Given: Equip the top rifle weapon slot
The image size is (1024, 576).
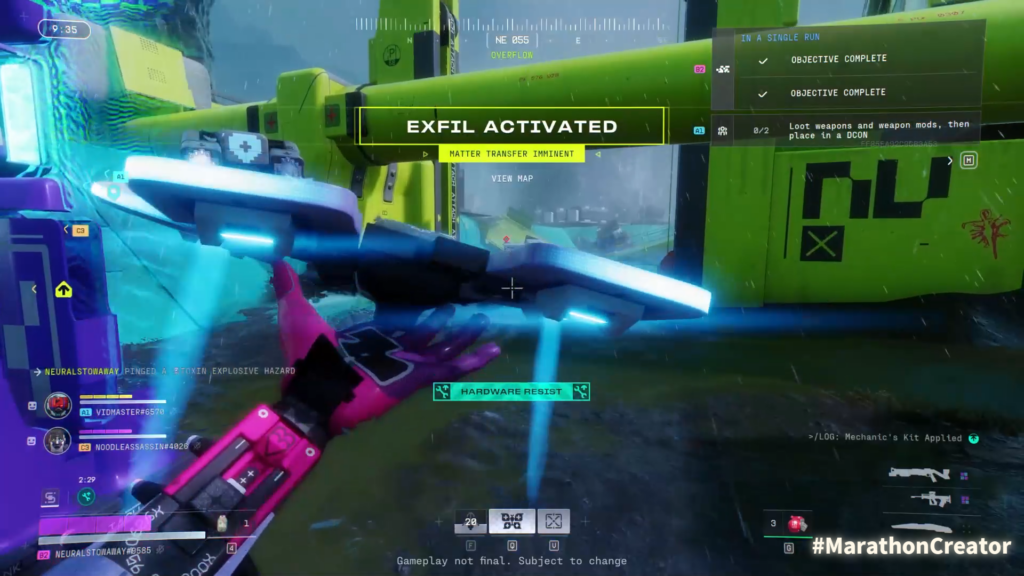Looking at the screenshot, I should click(918, 474).
